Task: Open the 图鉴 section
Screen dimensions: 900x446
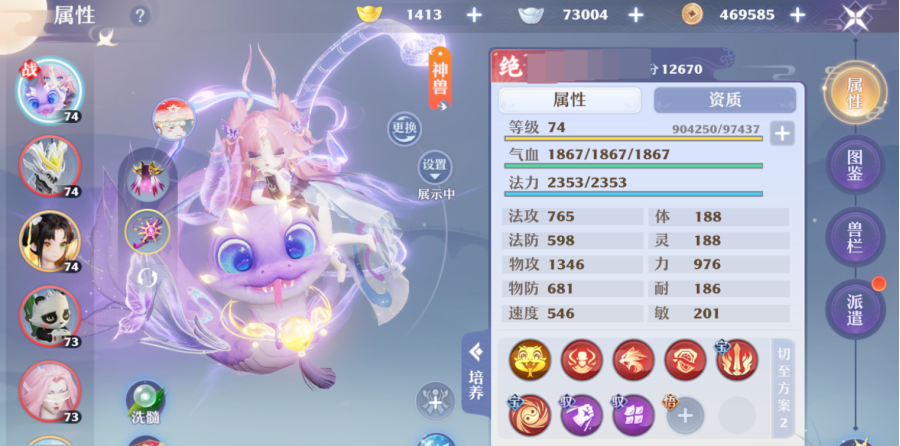Action: 855,165
